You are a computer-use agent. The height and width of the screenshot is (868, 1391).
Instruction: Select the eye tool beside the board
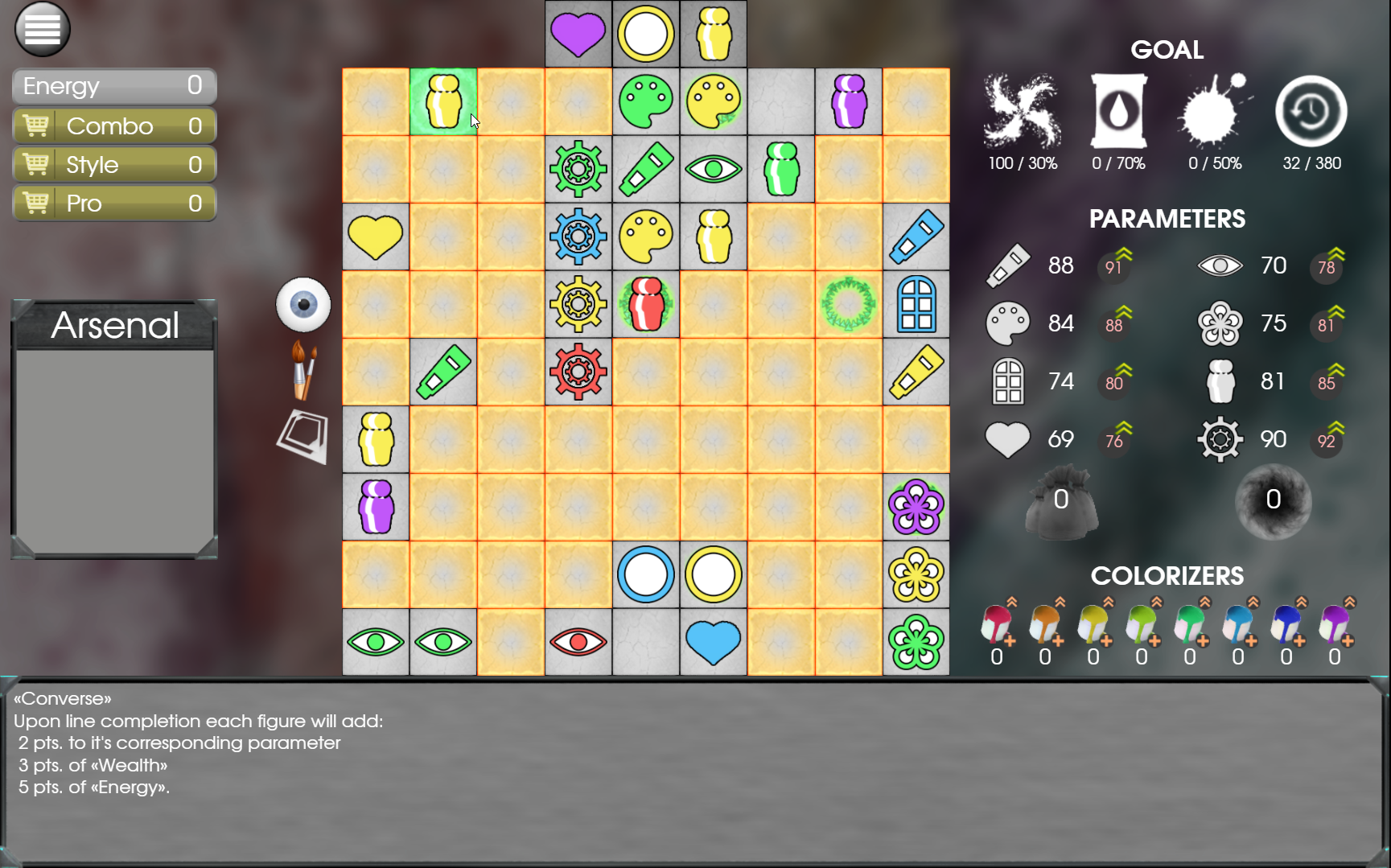[303, 304]
